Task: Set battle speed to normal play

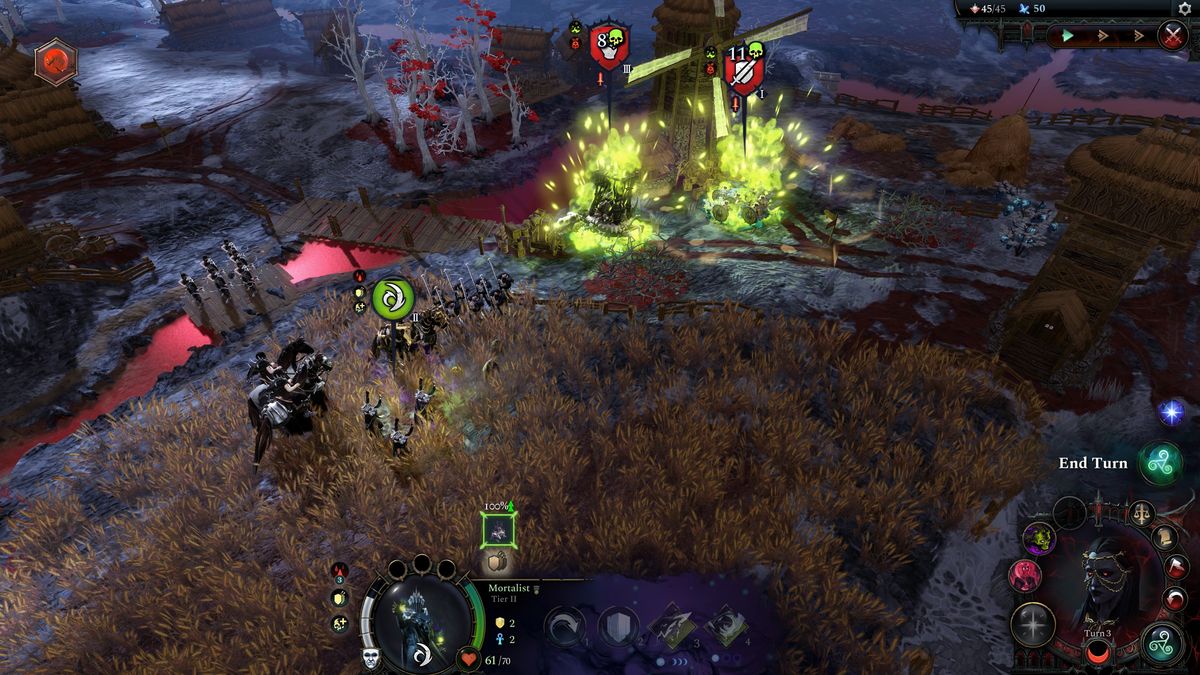Action: pyautogui.click(x=1069, y=36)
